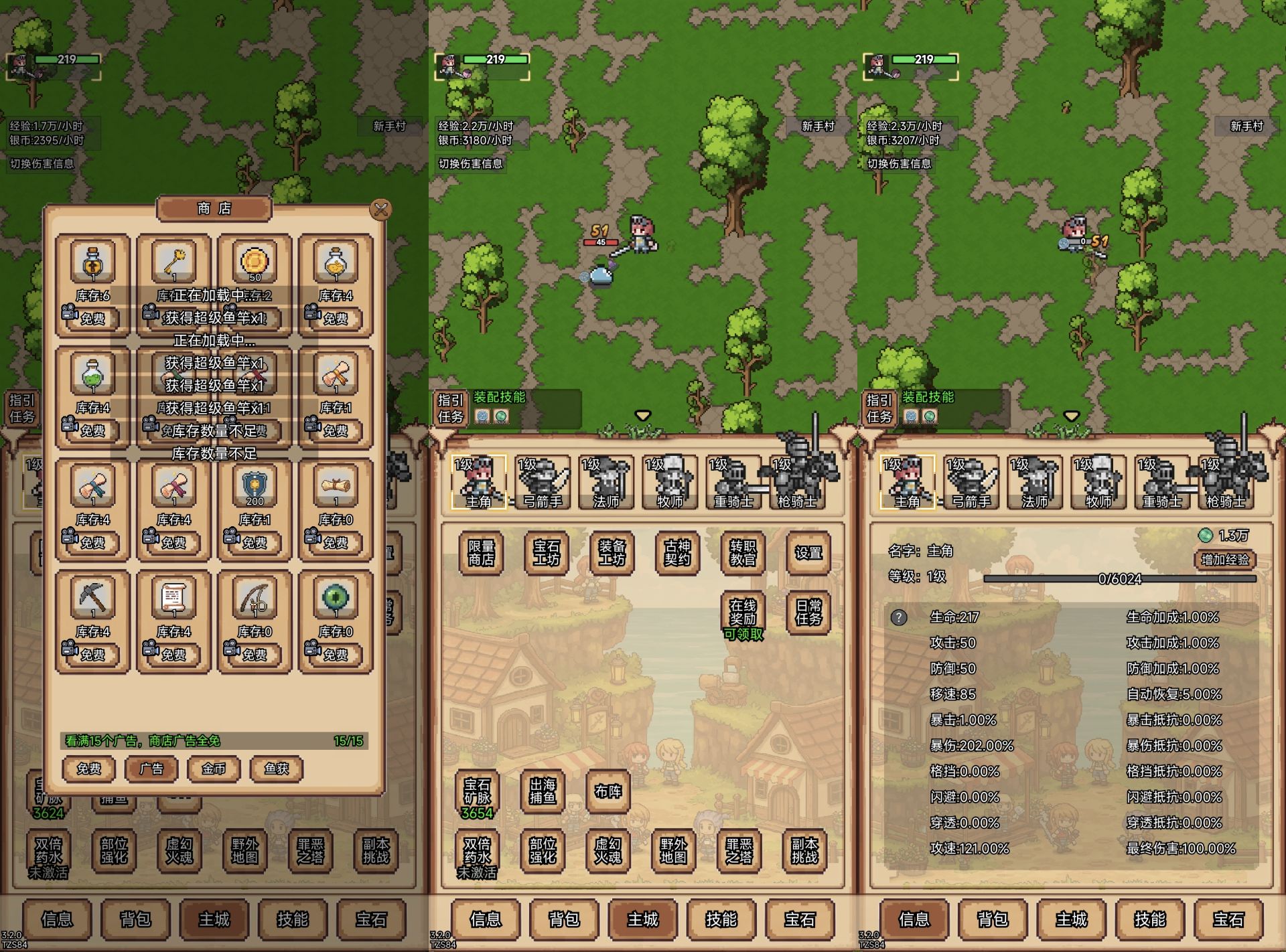Open the 日常任务 daily quests
The width and height of the screenshot is (1286, 952).
808,613
